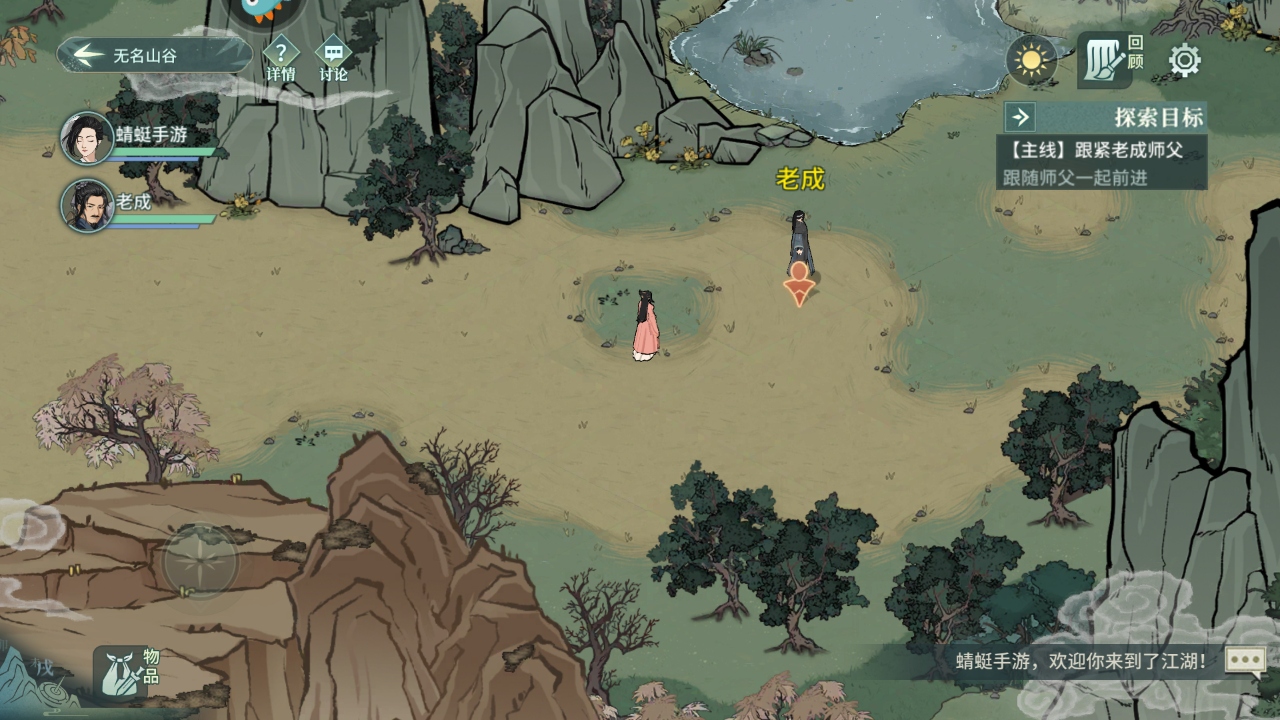Toggle the sun daytime icon

(1031, 61)
